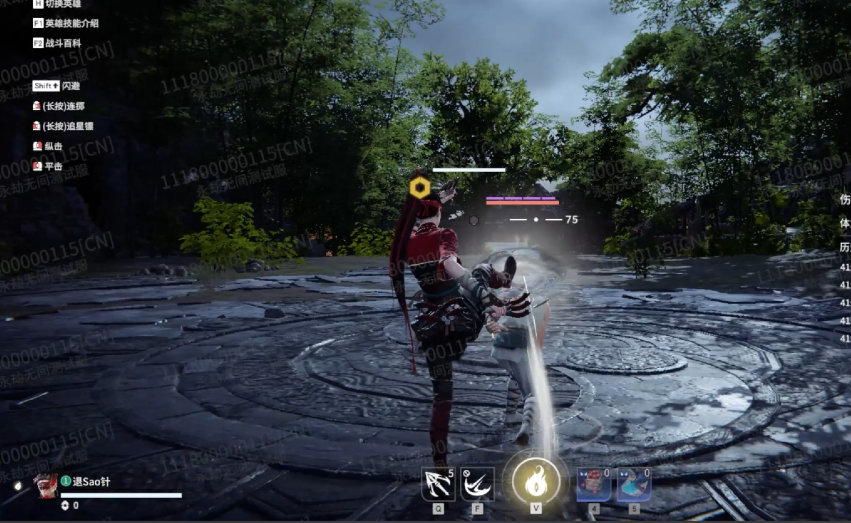The height and width of the screenshot is (523, 851).
Task: Open the 英雄技能介绍 hero skill guide
Action: point(71,23)
